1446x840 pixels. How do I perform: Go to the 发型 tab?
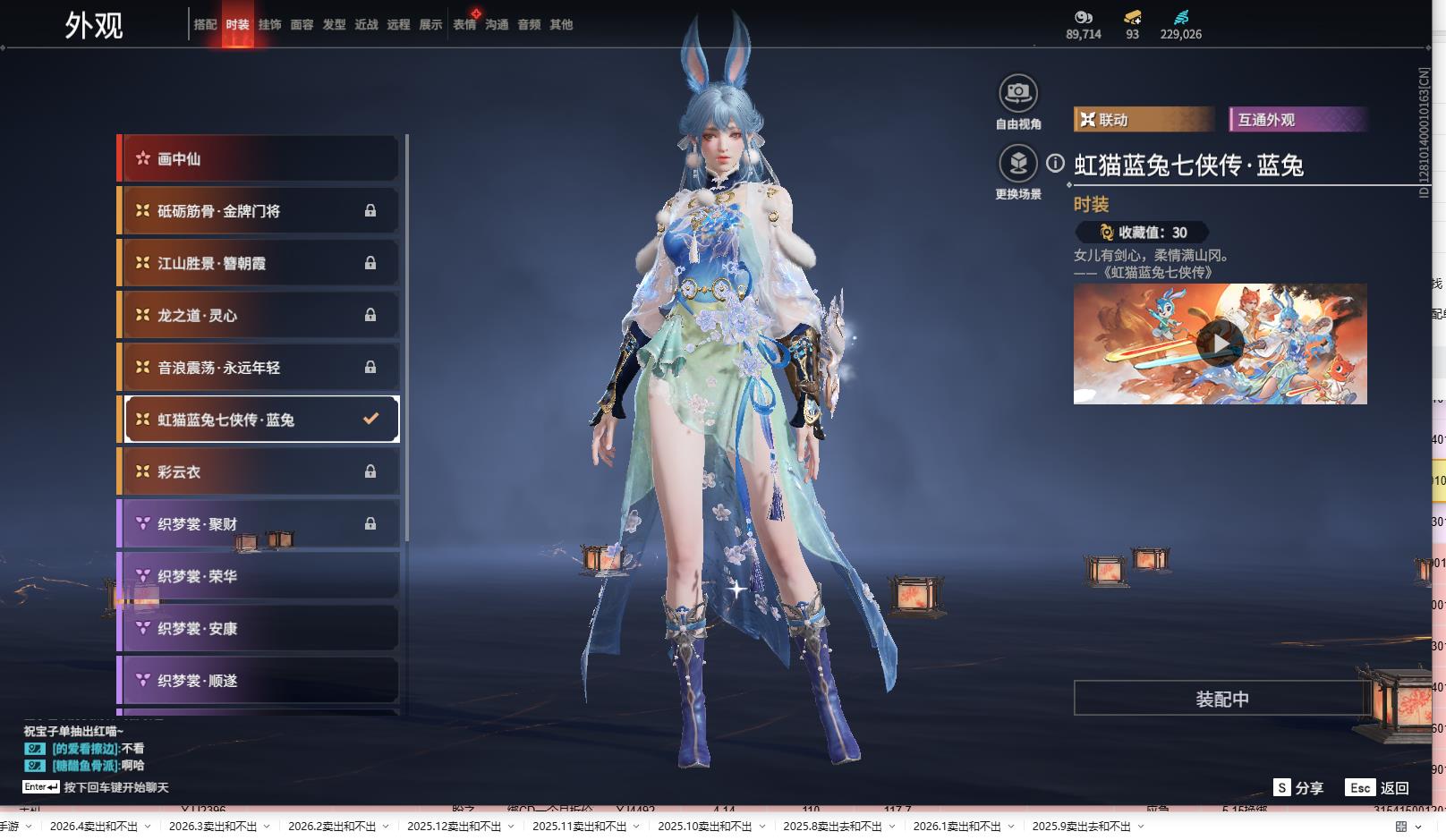coord(334,25)
